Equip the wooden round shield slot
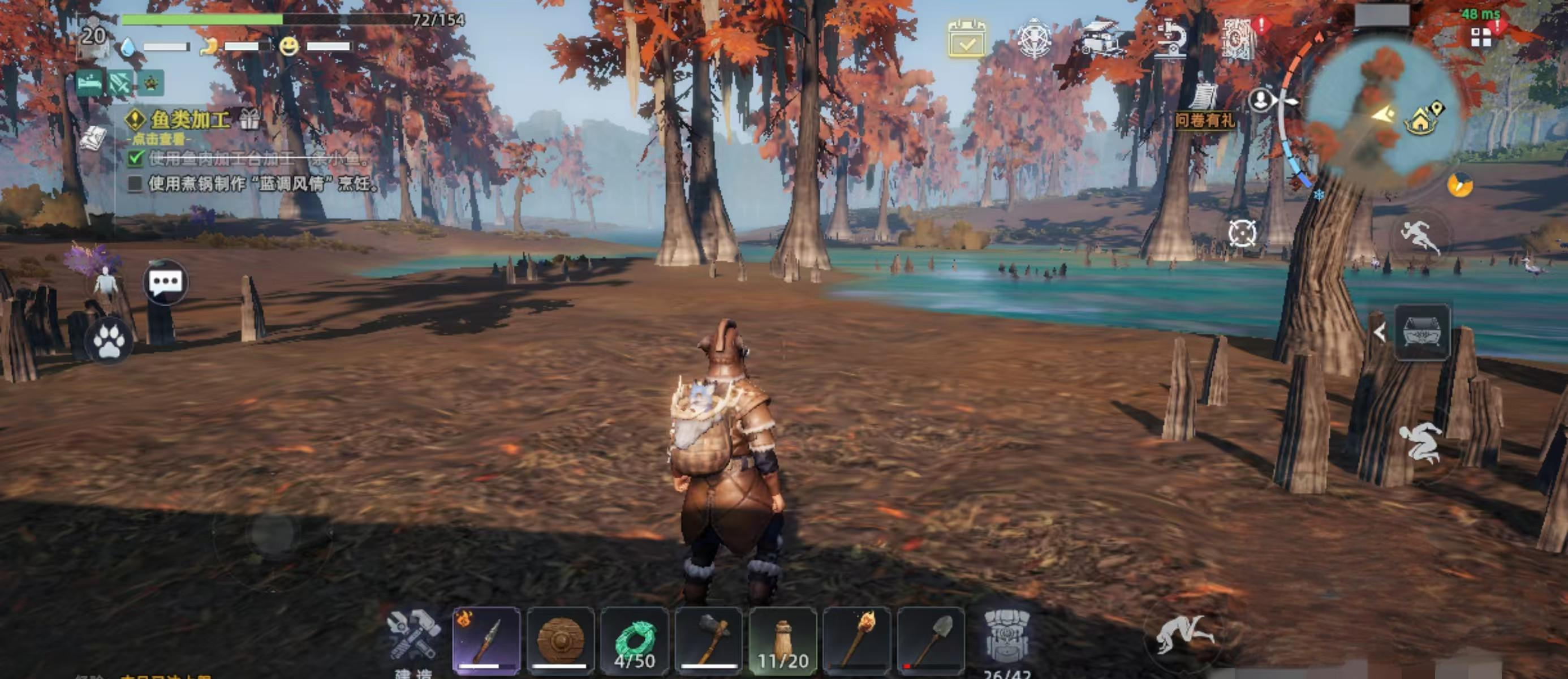Image resolution: width=1568 pixels, height=679 pixels. (561, 640)
